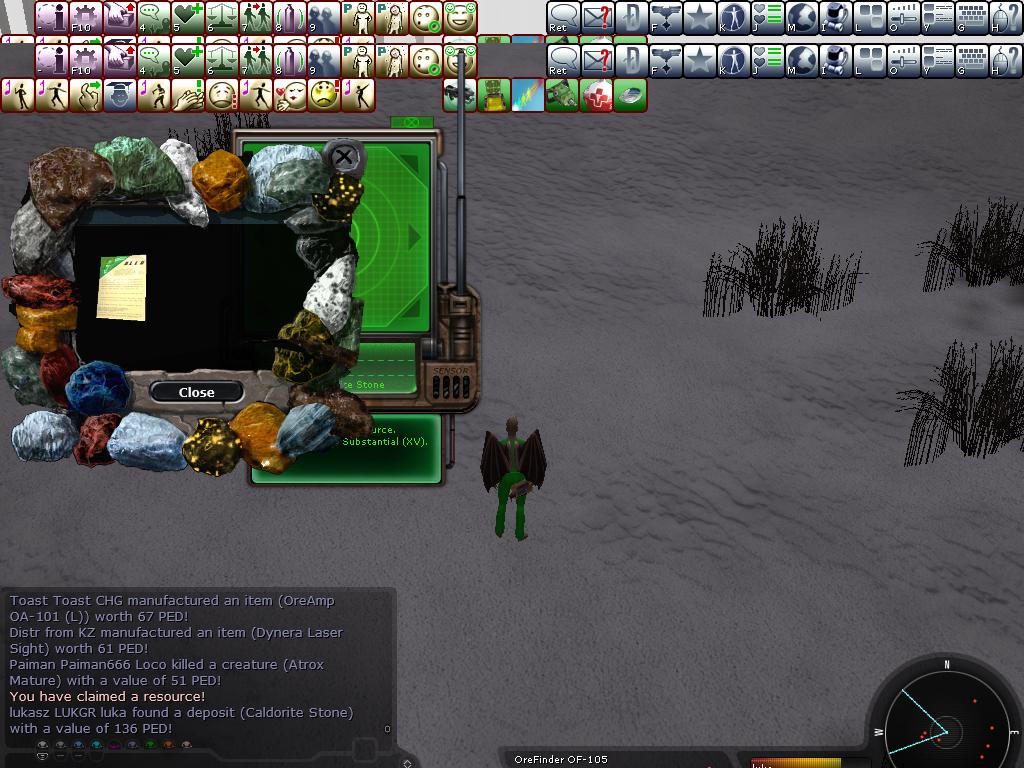The image size is (1024, 768).
Task: Activate the red cross medkit icon
Action: click(596, 96)
